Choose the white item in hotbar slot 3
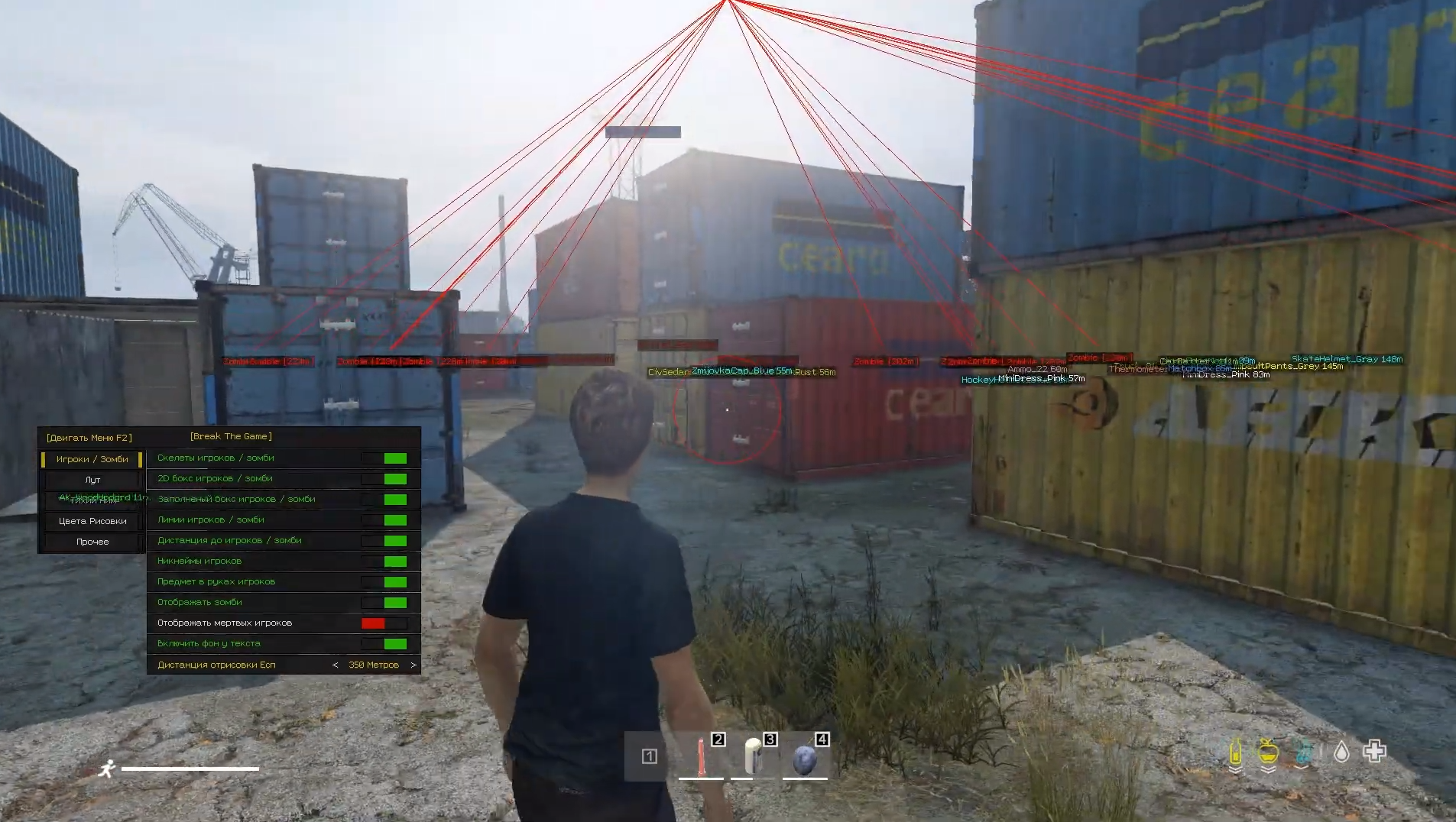Screen dimensions: 1456x822 pos(754,756)
